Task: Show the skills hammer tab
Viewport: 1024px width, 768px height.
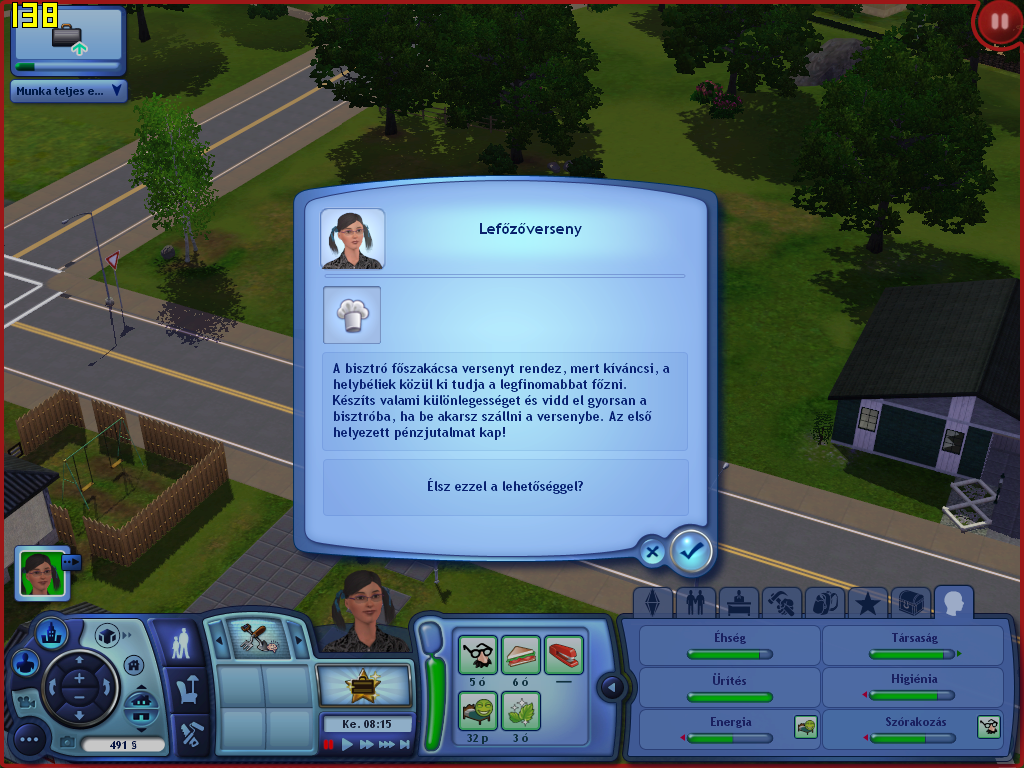Action: [x=781, y=603]
